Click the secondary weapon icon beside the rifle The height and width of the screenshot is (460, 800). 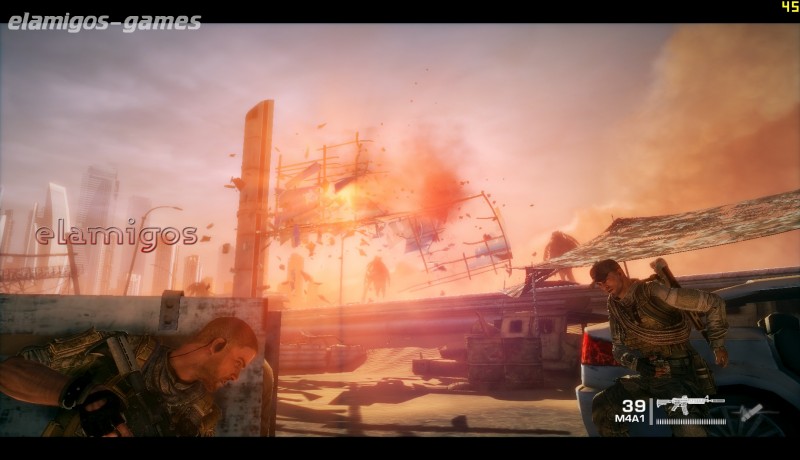[748, 411]
